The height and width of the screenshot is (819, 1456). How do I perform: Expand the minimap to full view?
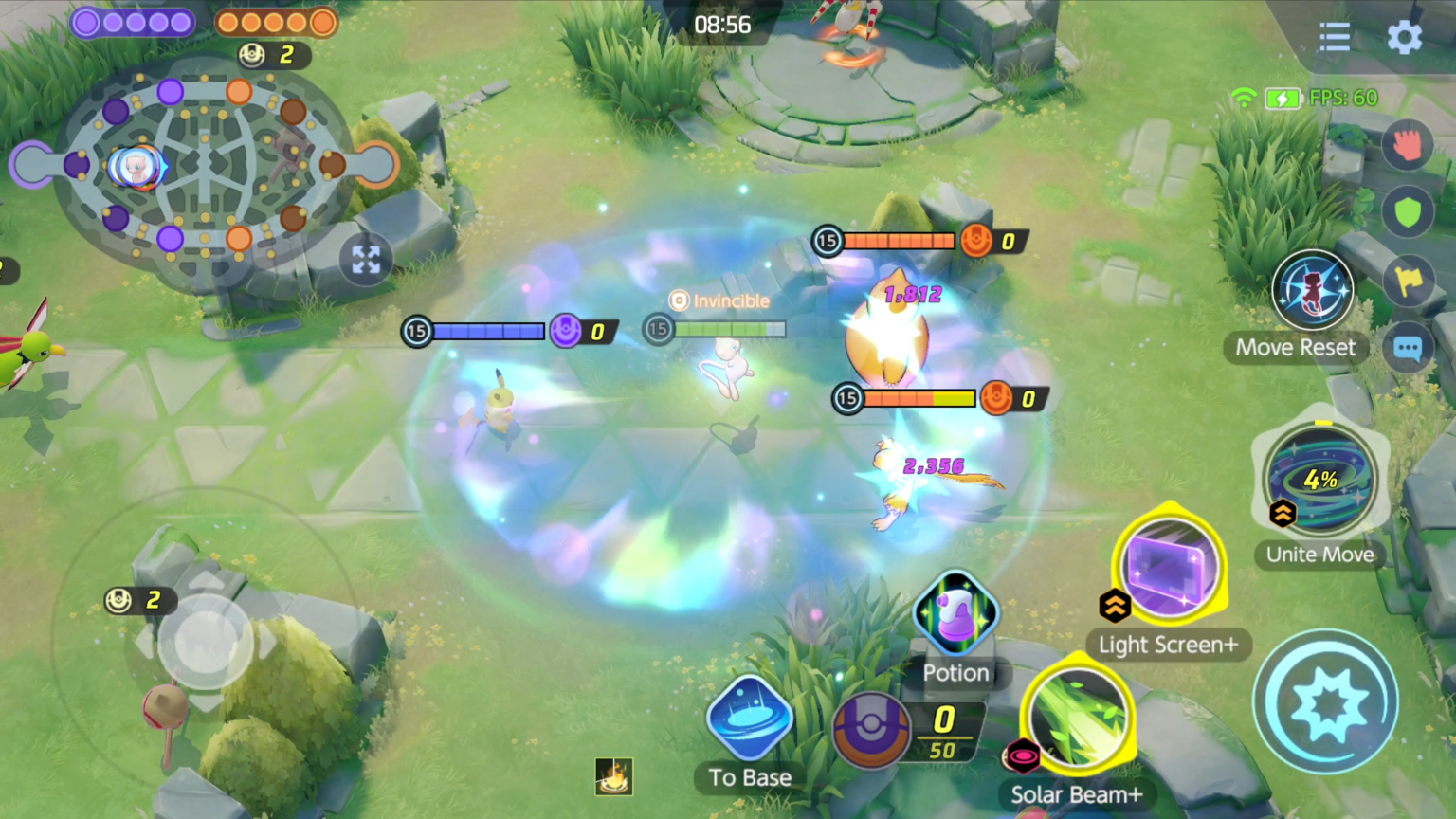tap(366, 259)
